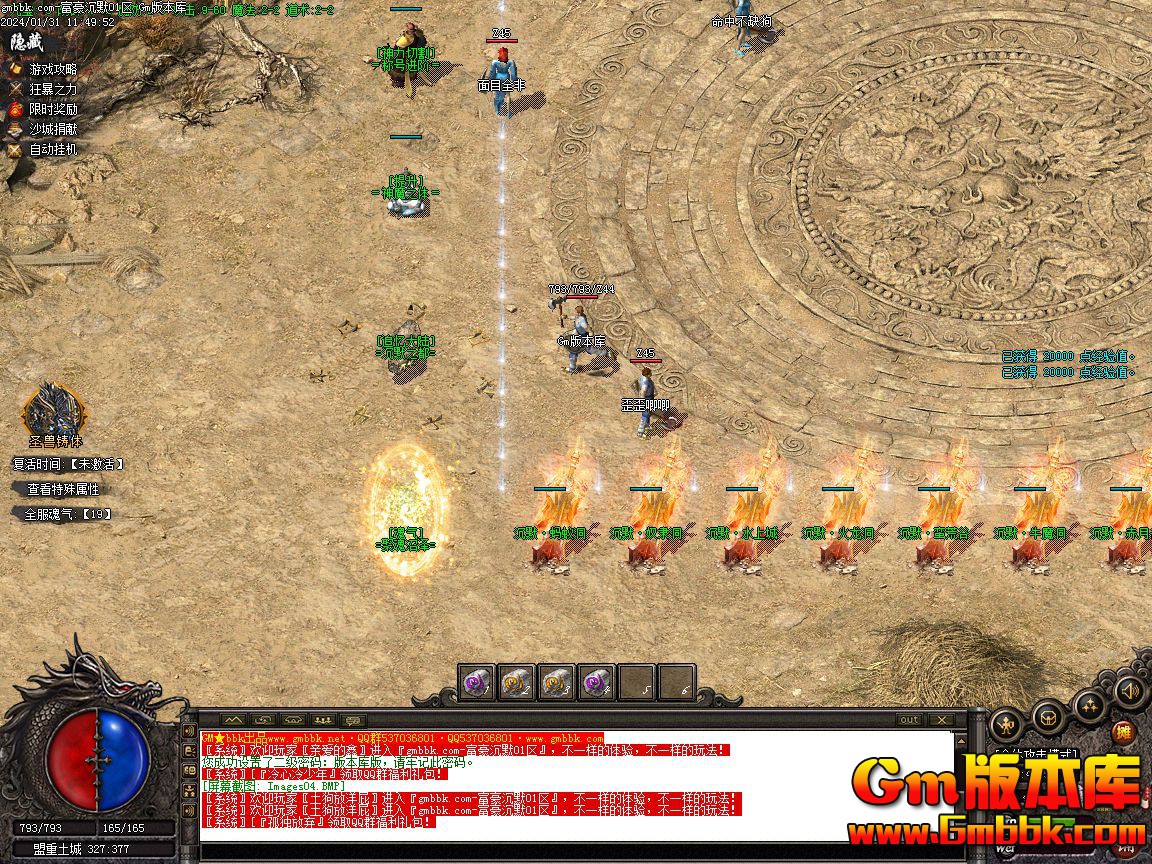1152x864 pixels.
Task: Open the round cube-icon button
Action: 1047,716
